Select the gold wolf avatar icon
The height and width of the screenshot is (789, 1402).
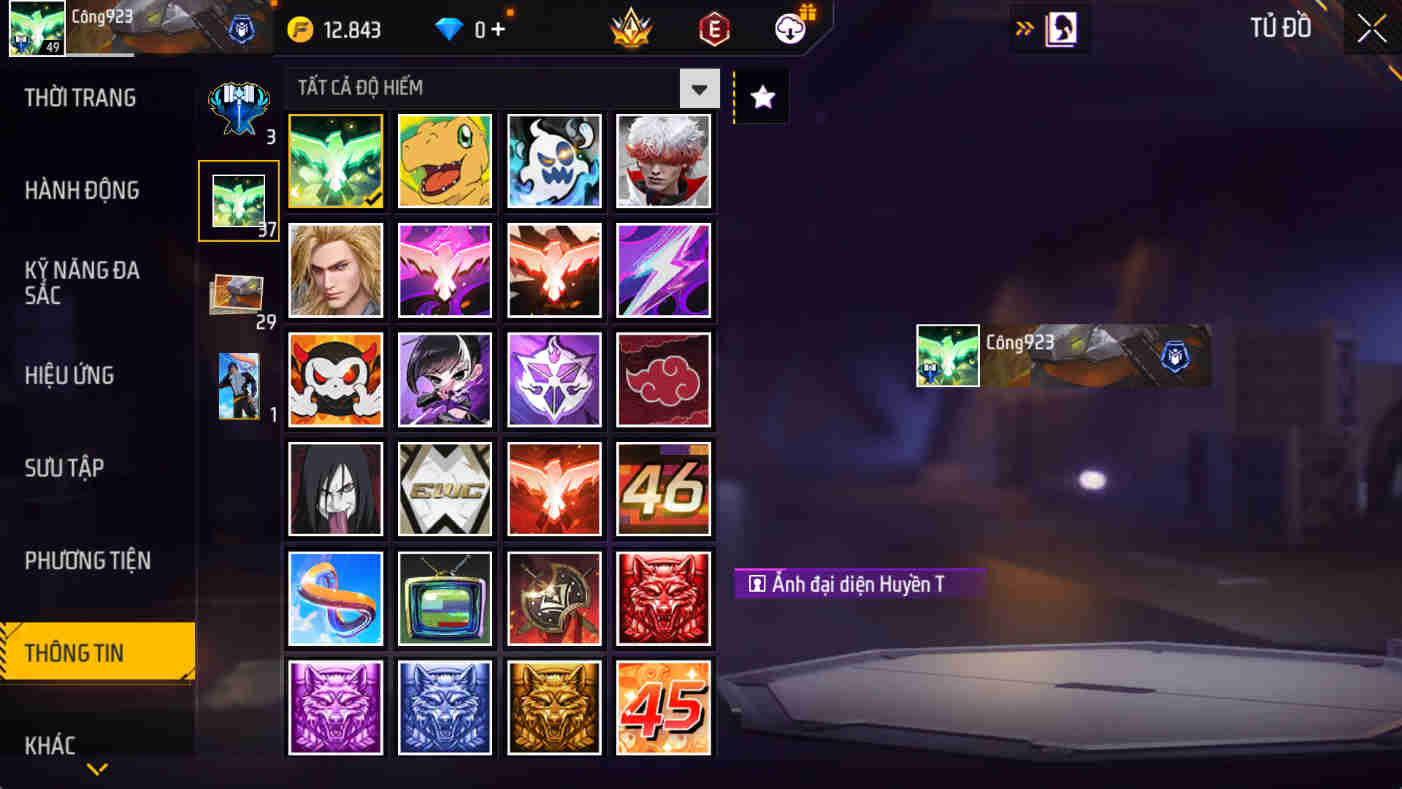[x=554, y=708]
